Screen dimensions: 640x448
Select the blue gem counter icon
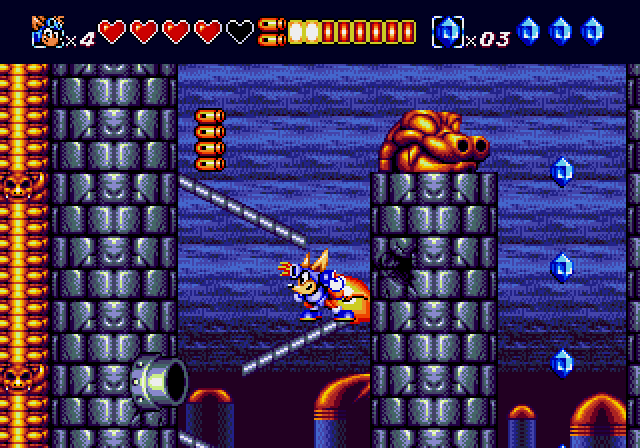tap(446, 32)
